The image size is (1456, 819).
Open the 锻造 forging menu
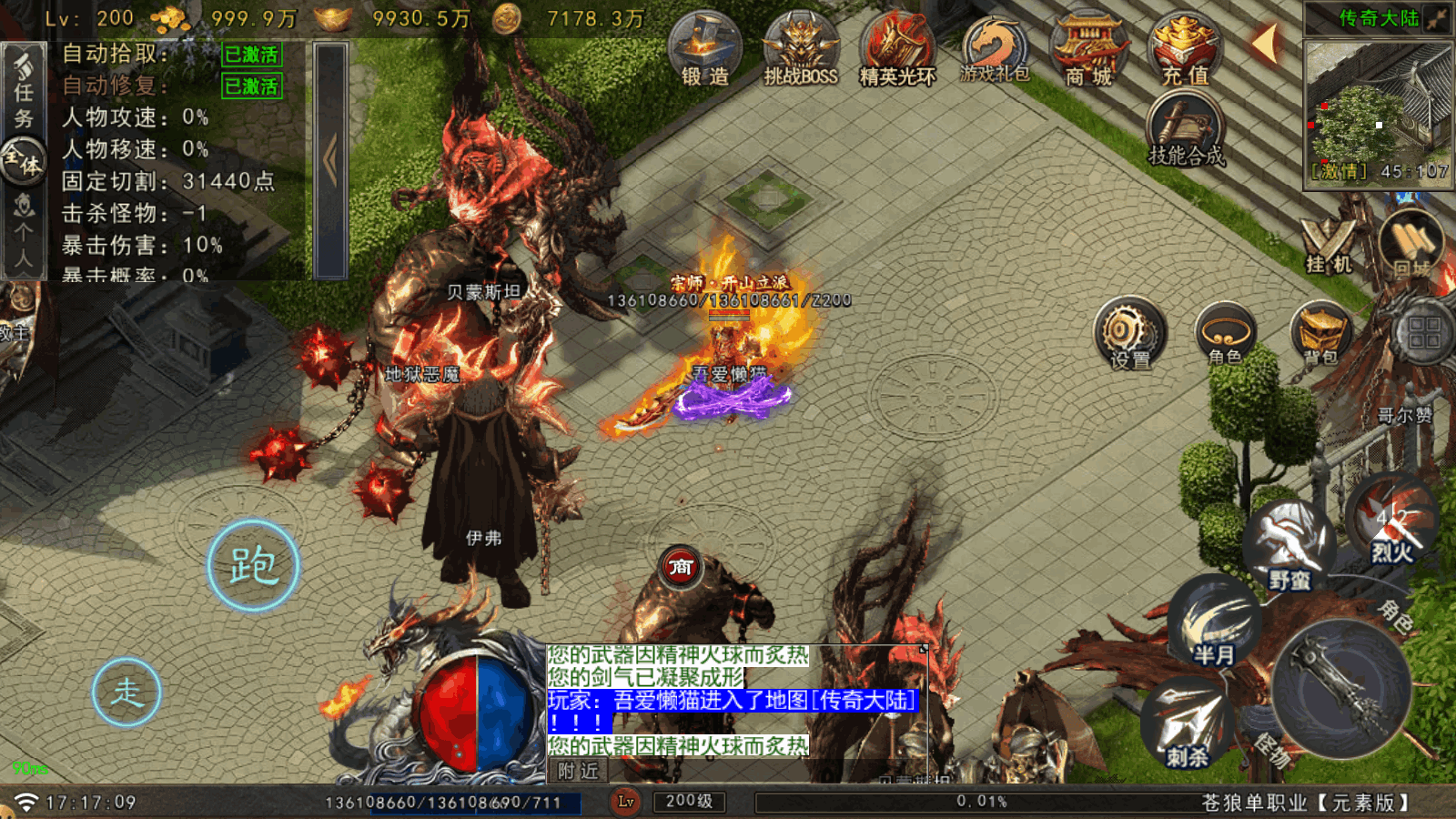705,49
